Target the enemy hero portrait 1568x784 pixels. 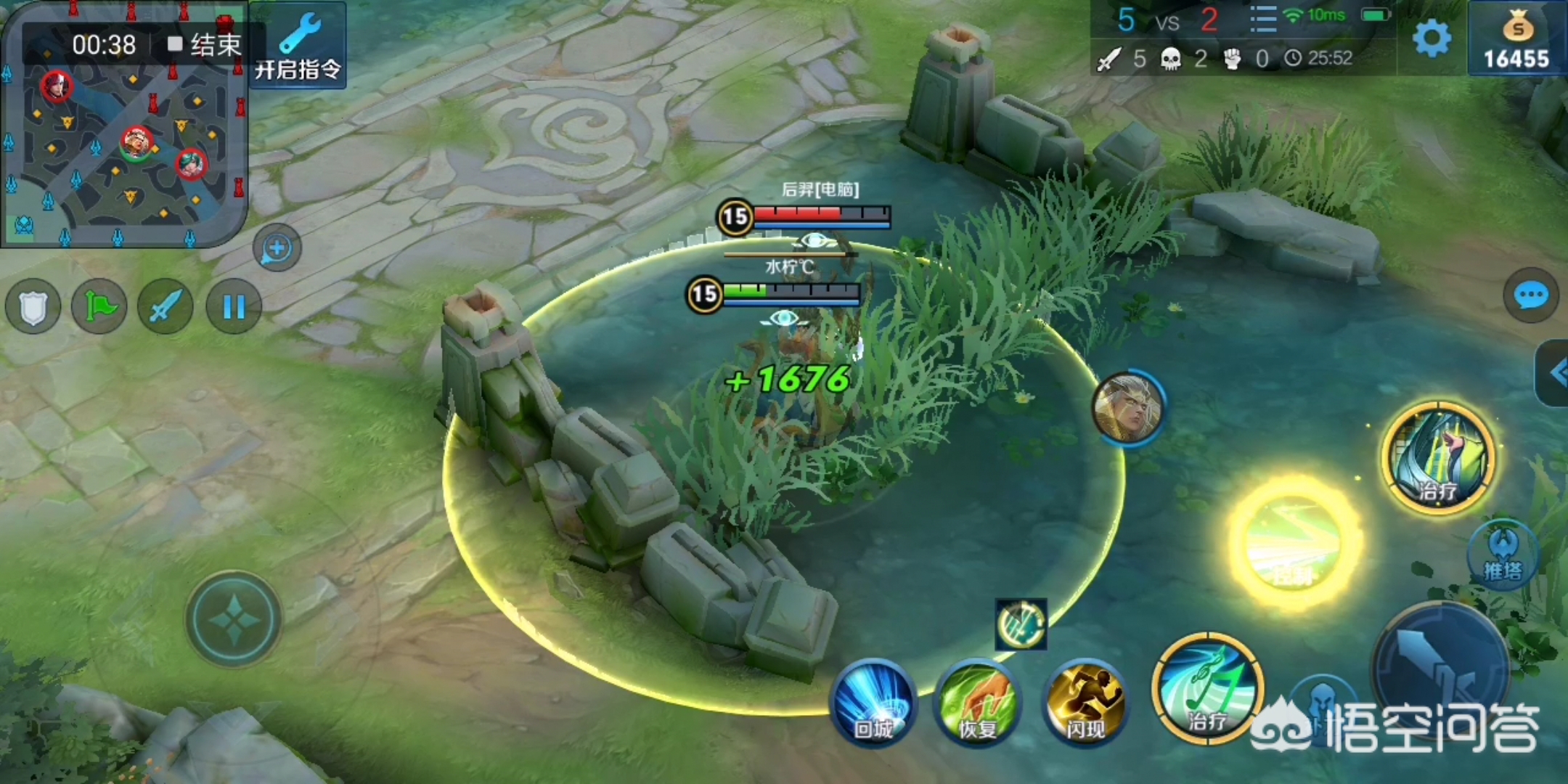pos(1127,408)
